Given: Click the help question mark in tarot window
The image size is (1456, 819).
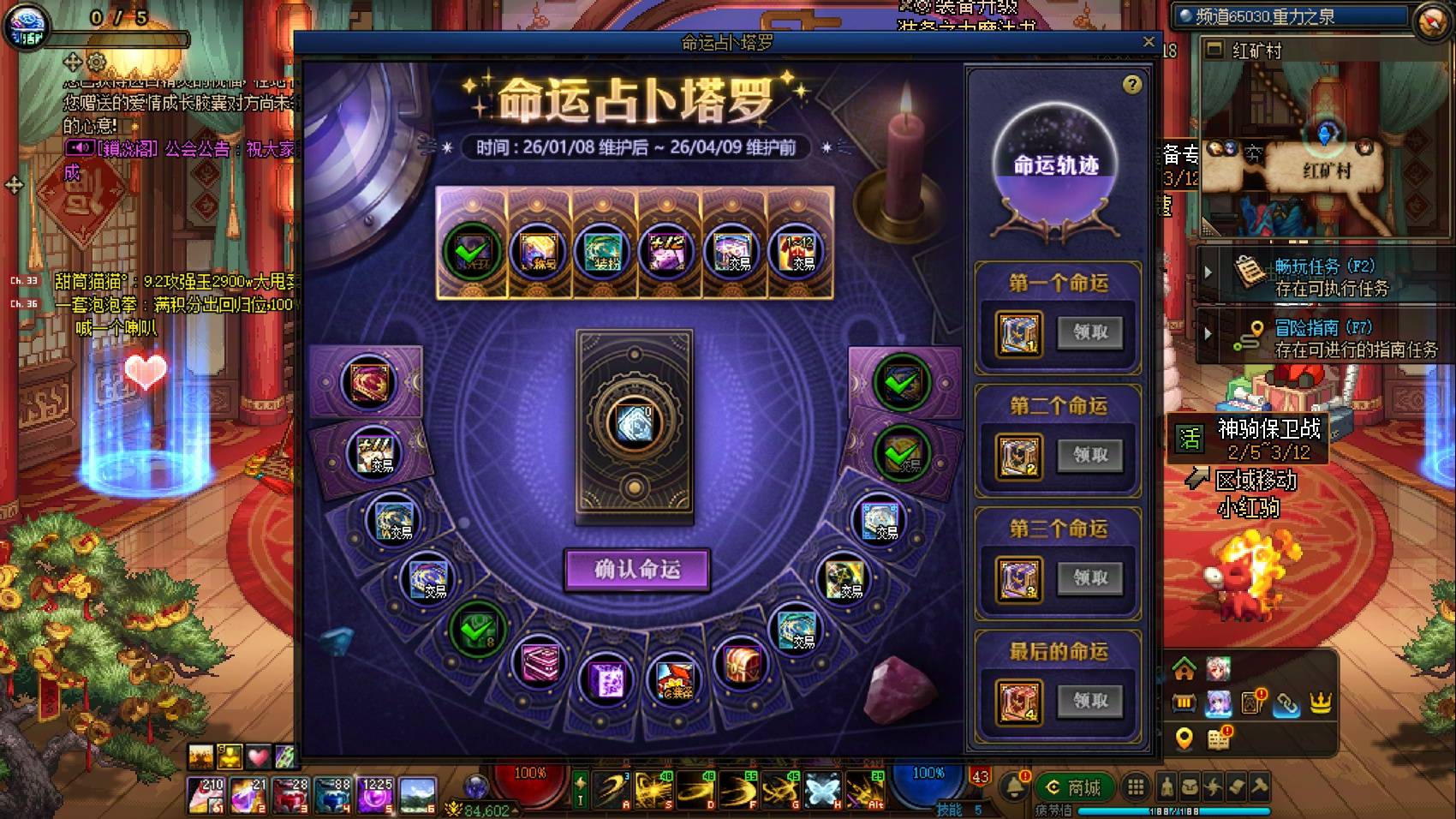Looking at the screenshot, I should (1133, 83).
